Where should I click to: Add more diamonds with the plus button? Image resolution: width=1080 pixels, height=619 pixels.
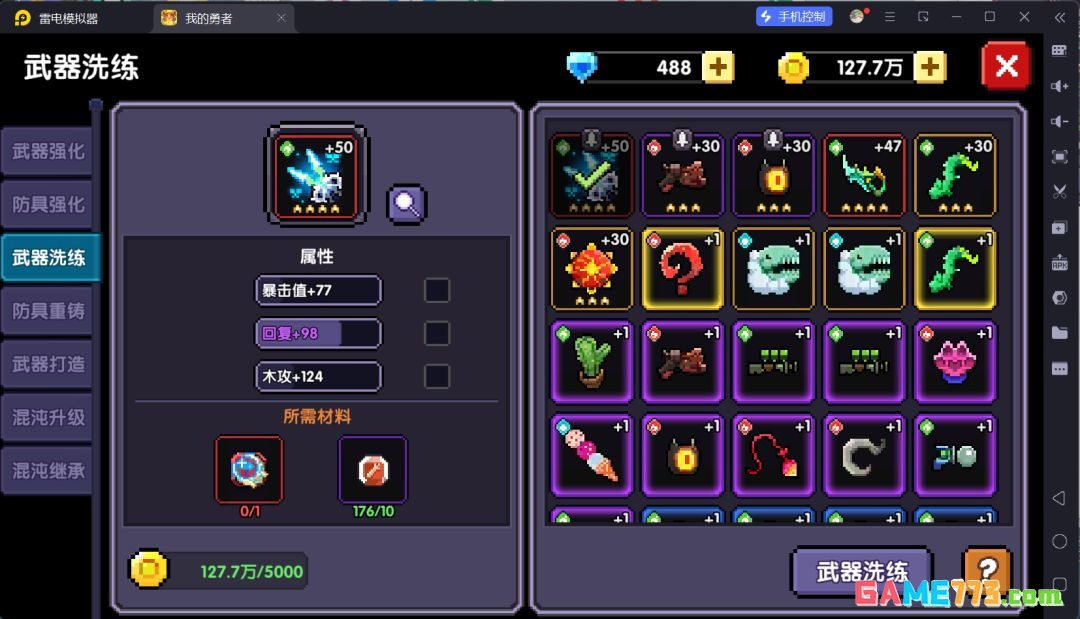point(717,67)
